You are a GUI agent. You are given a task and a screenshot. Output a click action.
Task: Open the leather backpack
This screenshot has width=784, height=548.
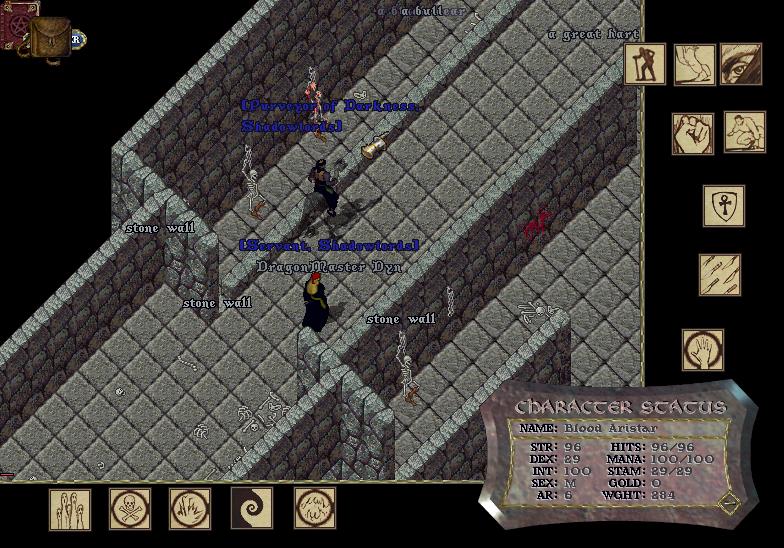coord(48,38)
